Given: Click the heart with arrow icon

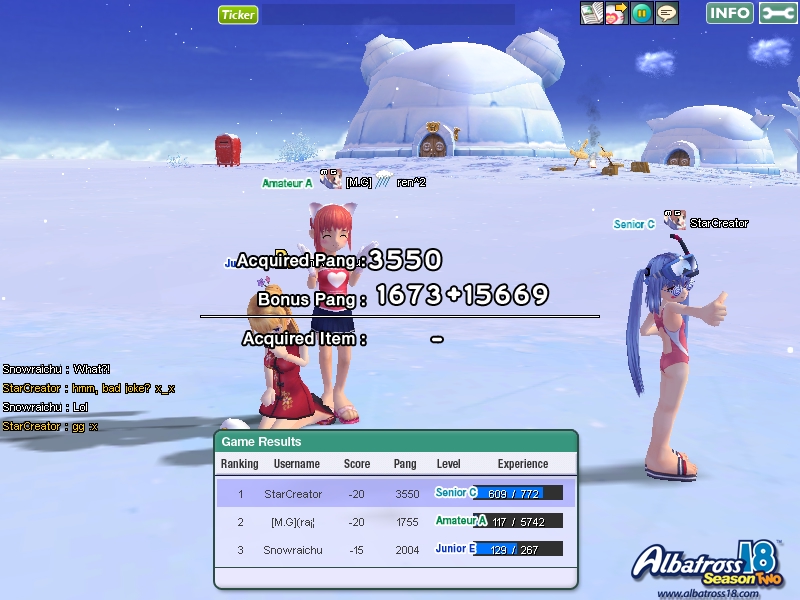Looking at the screenshot, I should [x=617, y=13].
